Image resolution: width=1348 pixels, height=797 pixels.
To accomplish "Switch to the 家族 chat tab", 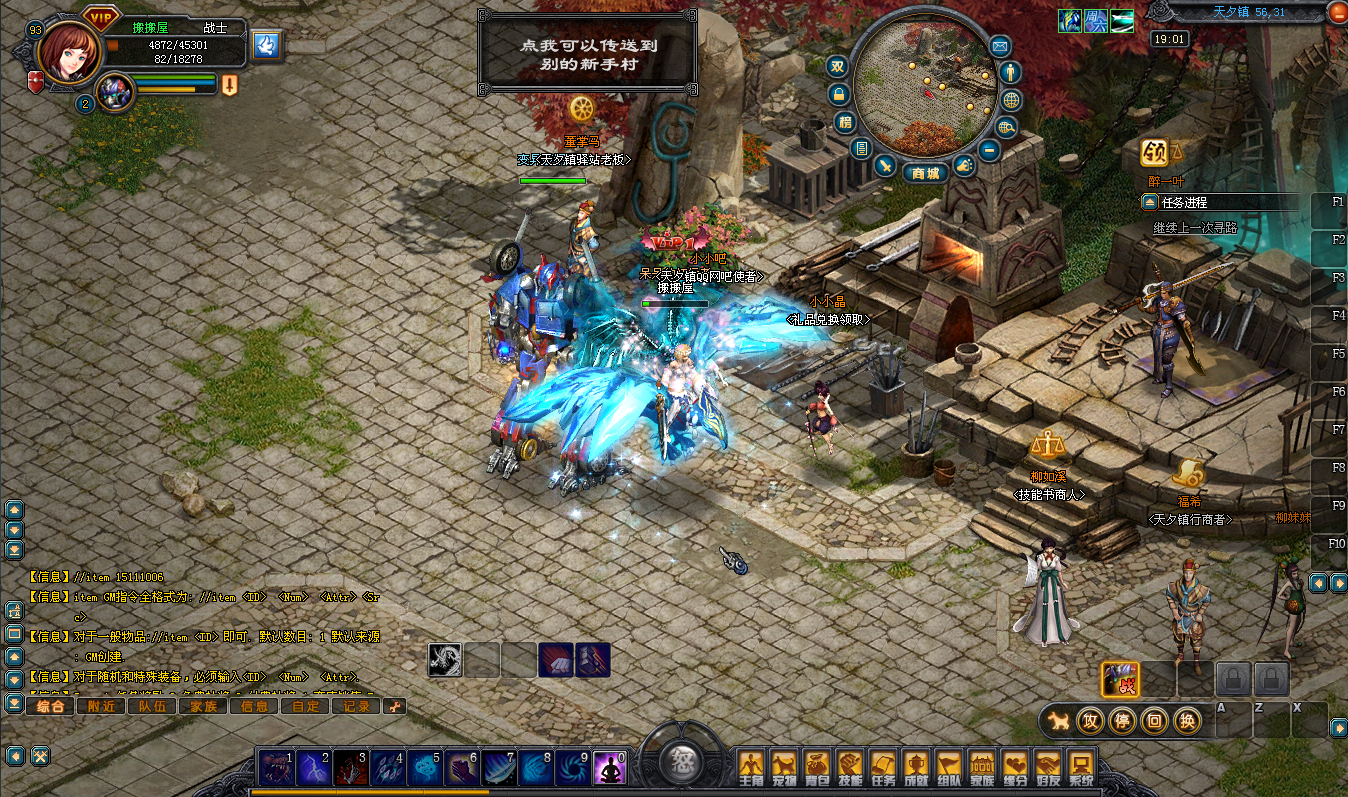I will [203, 706].
